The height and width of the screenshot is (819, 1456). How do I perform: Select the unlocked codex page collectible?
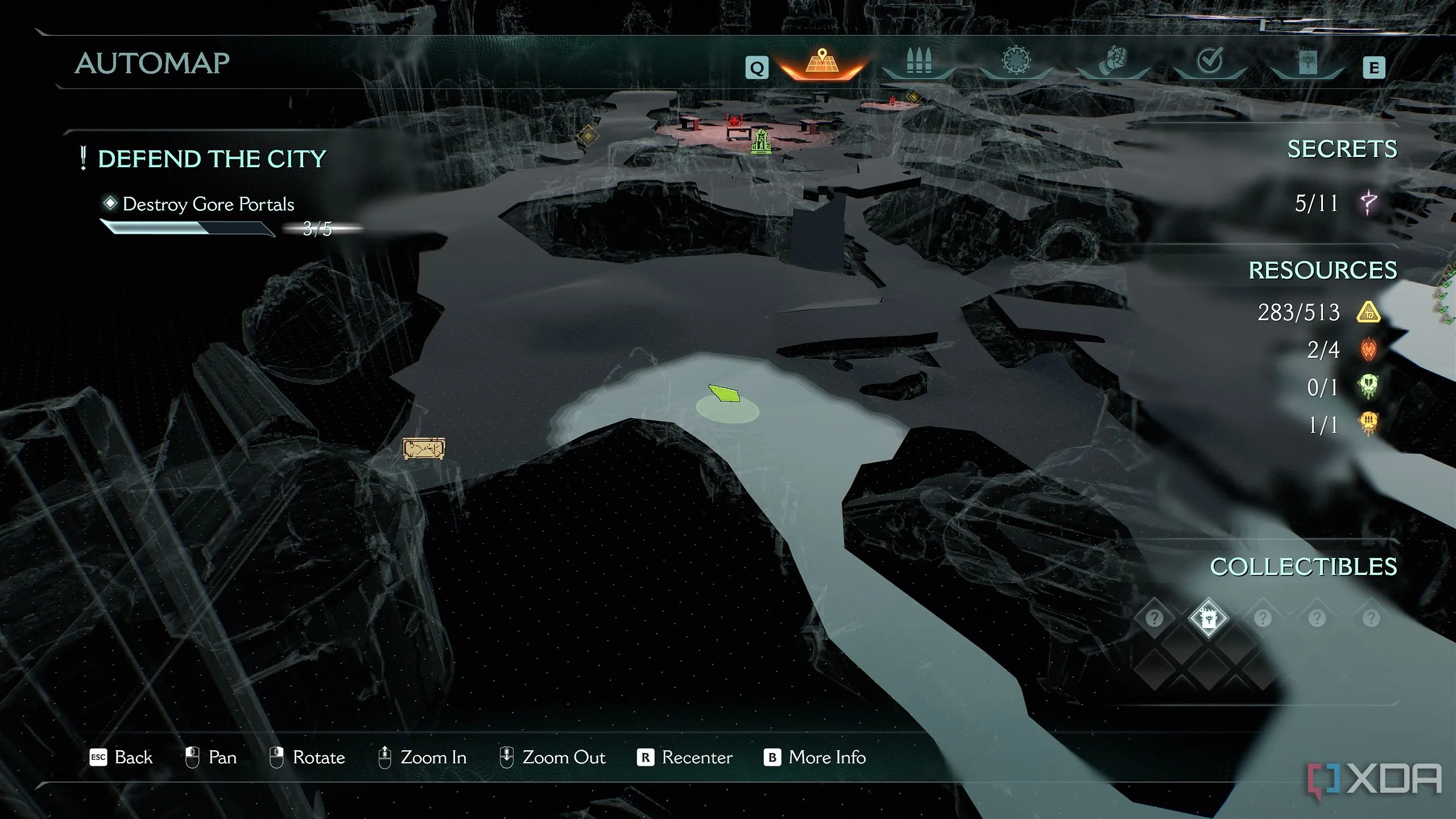point(1208,618)
